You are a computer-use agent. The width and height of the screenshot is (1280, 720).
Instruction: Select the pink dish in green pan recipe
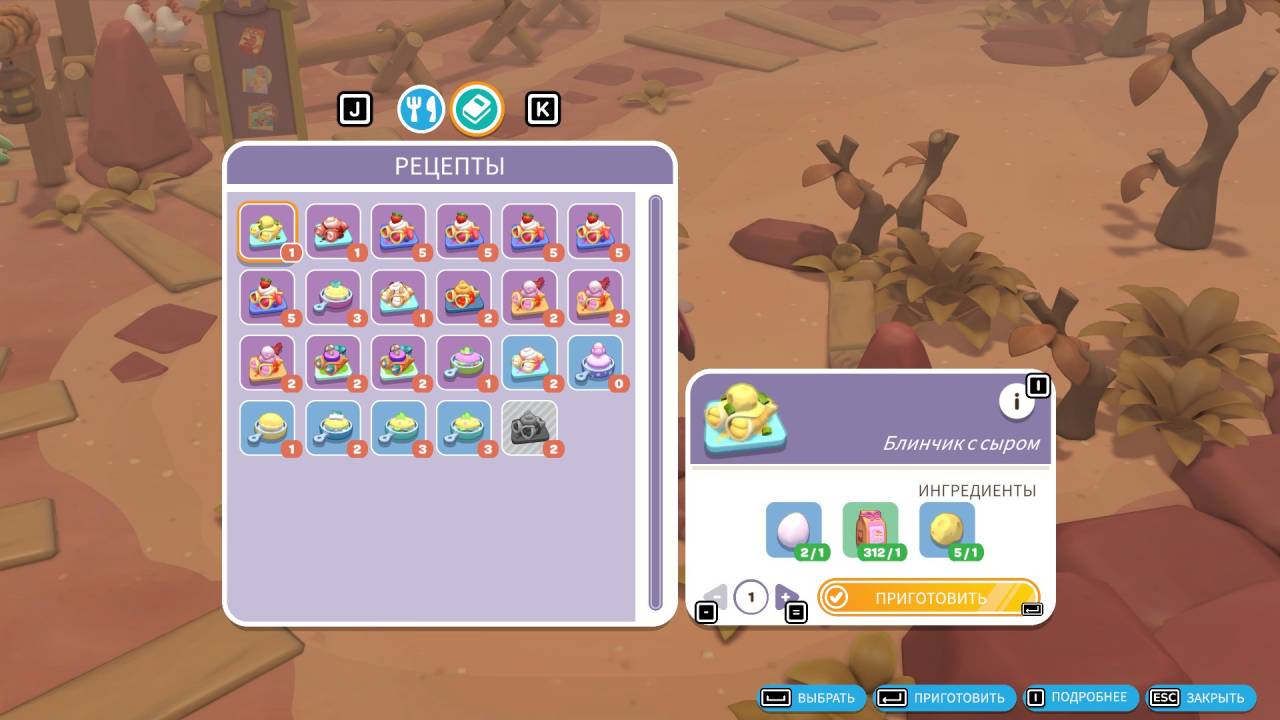pyautogui.click(x=465, y=362)
